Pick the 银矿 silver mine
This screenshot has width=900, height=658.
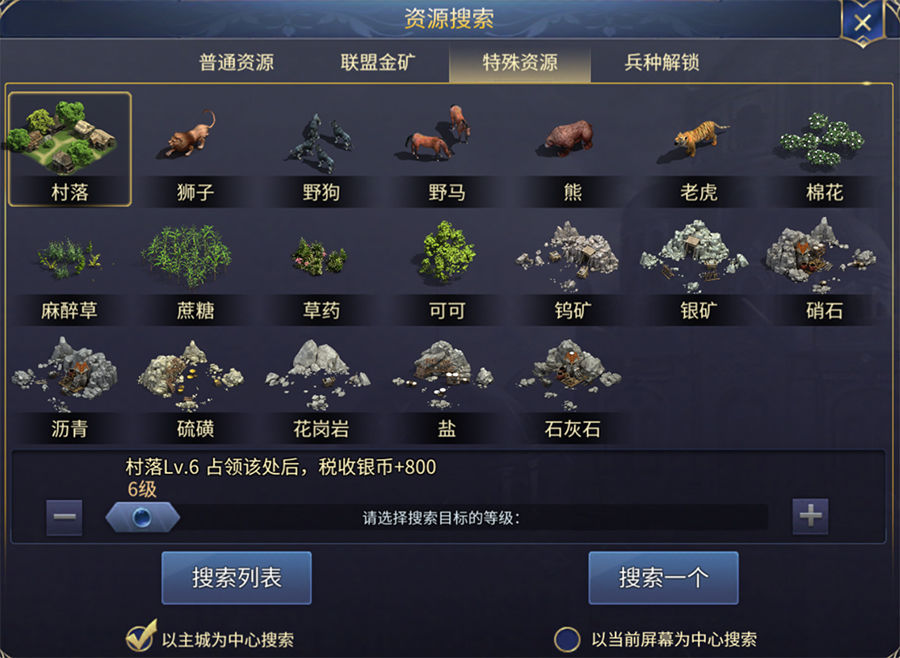click(698, 267)
